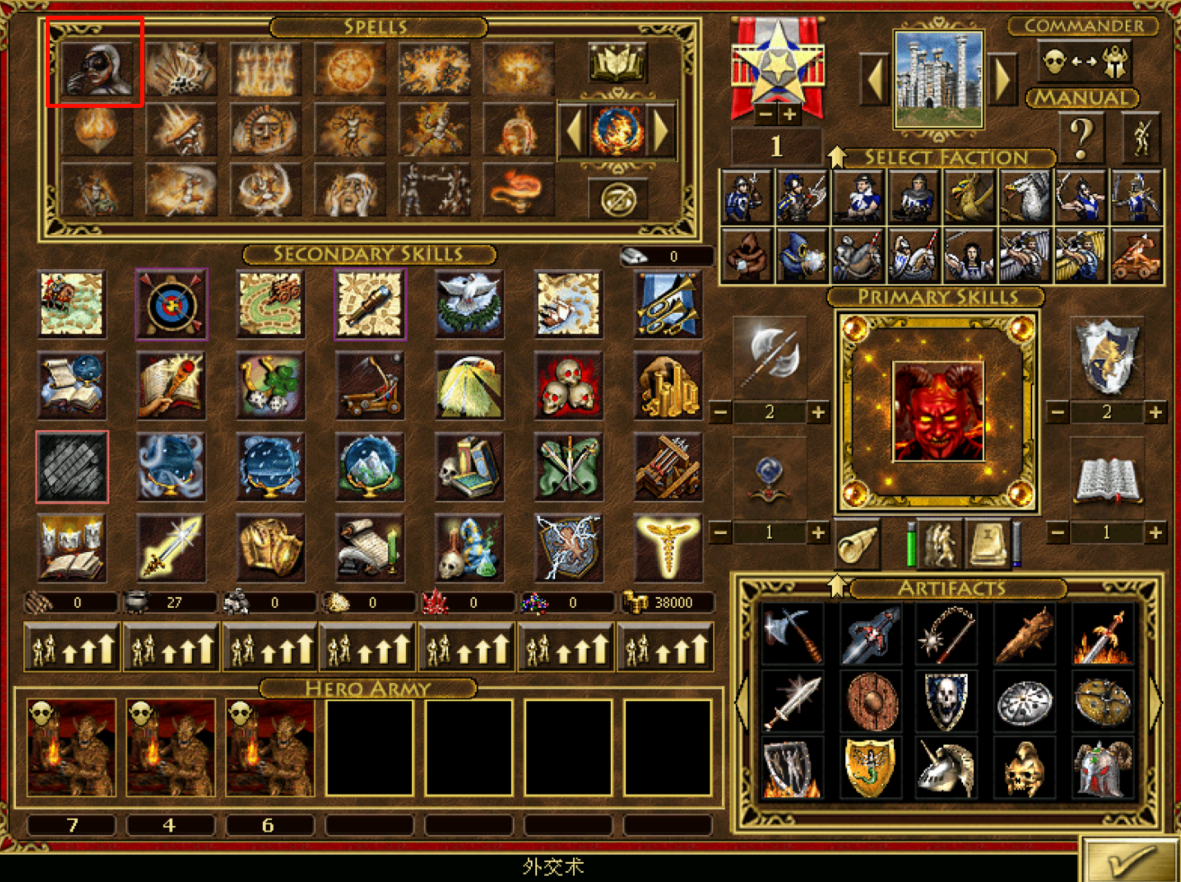
Task: Select the Luck clover and dice skill
Action: click(270, 385)
